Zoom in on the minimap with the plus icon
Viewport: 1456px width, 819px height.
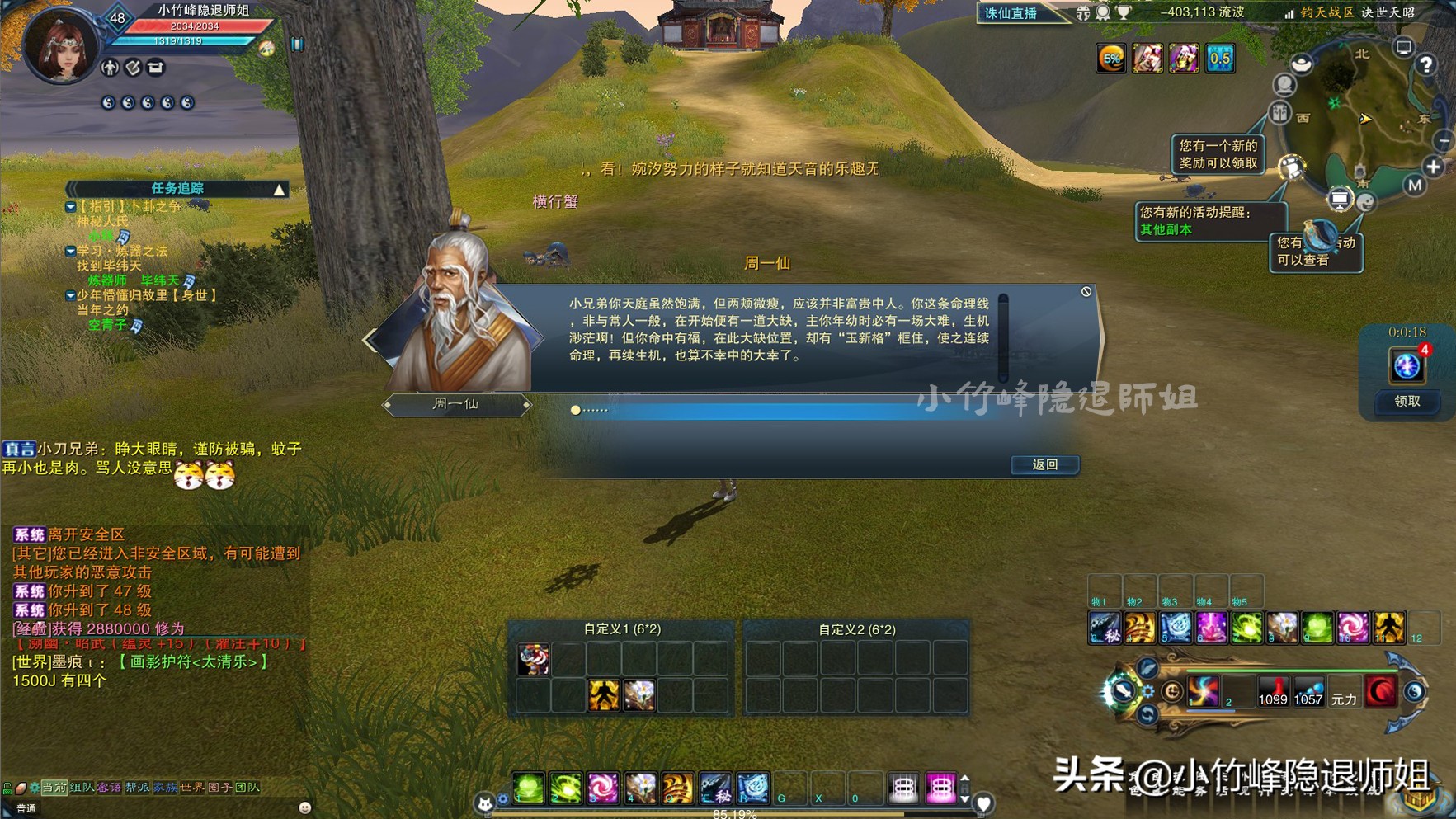pyautogui.click(x=1434, y=167)
